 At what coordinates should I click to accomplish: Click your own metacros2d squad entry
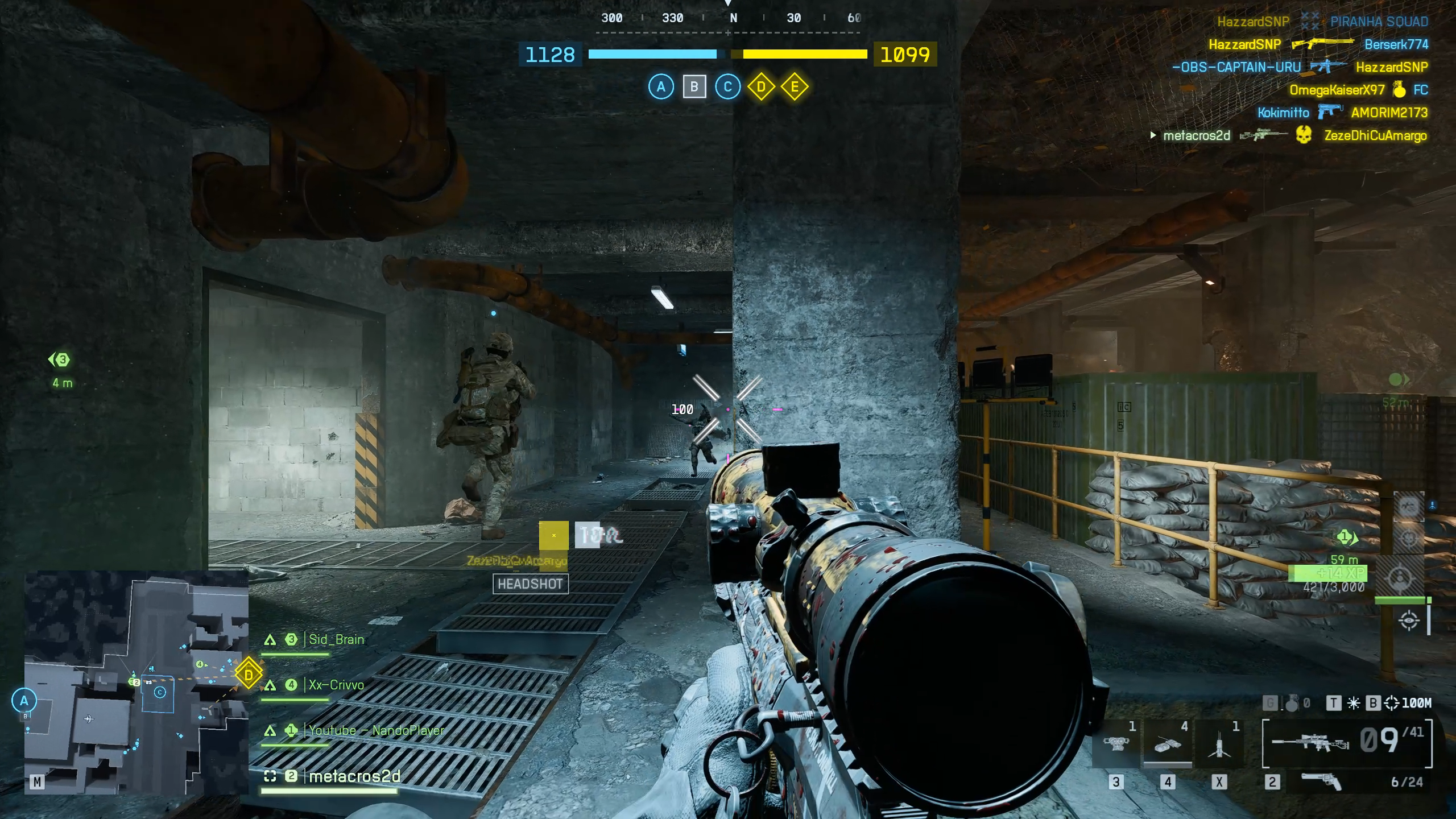[x=354, y=776]
